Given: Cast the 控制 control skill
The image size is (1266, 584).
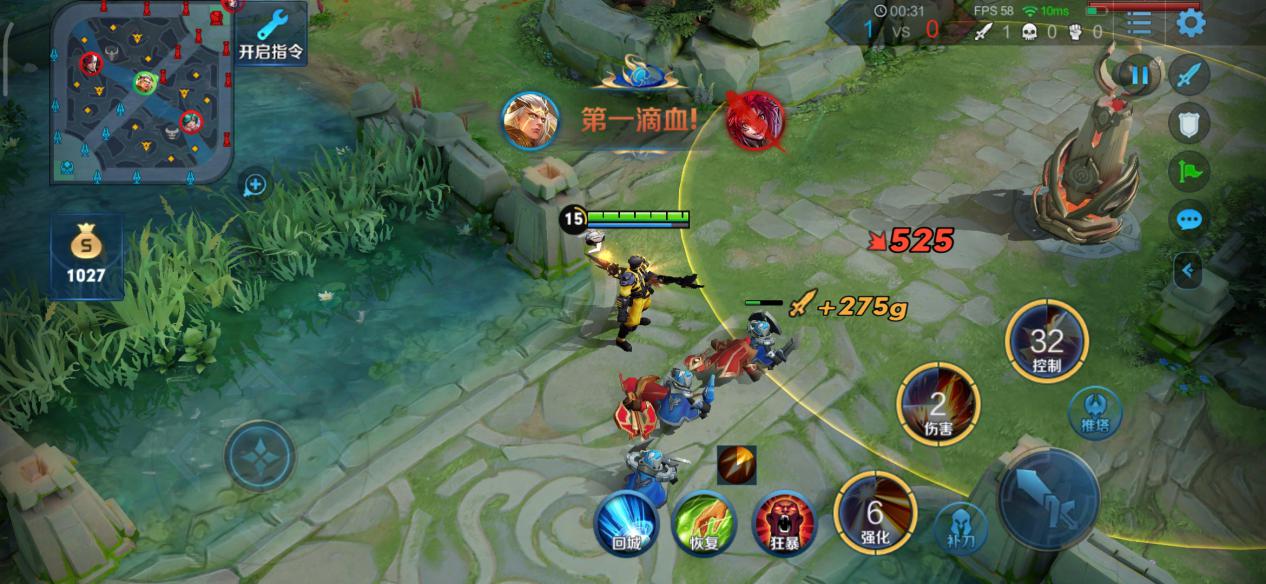Looking at the screenshot, I should click(1045, 342).
